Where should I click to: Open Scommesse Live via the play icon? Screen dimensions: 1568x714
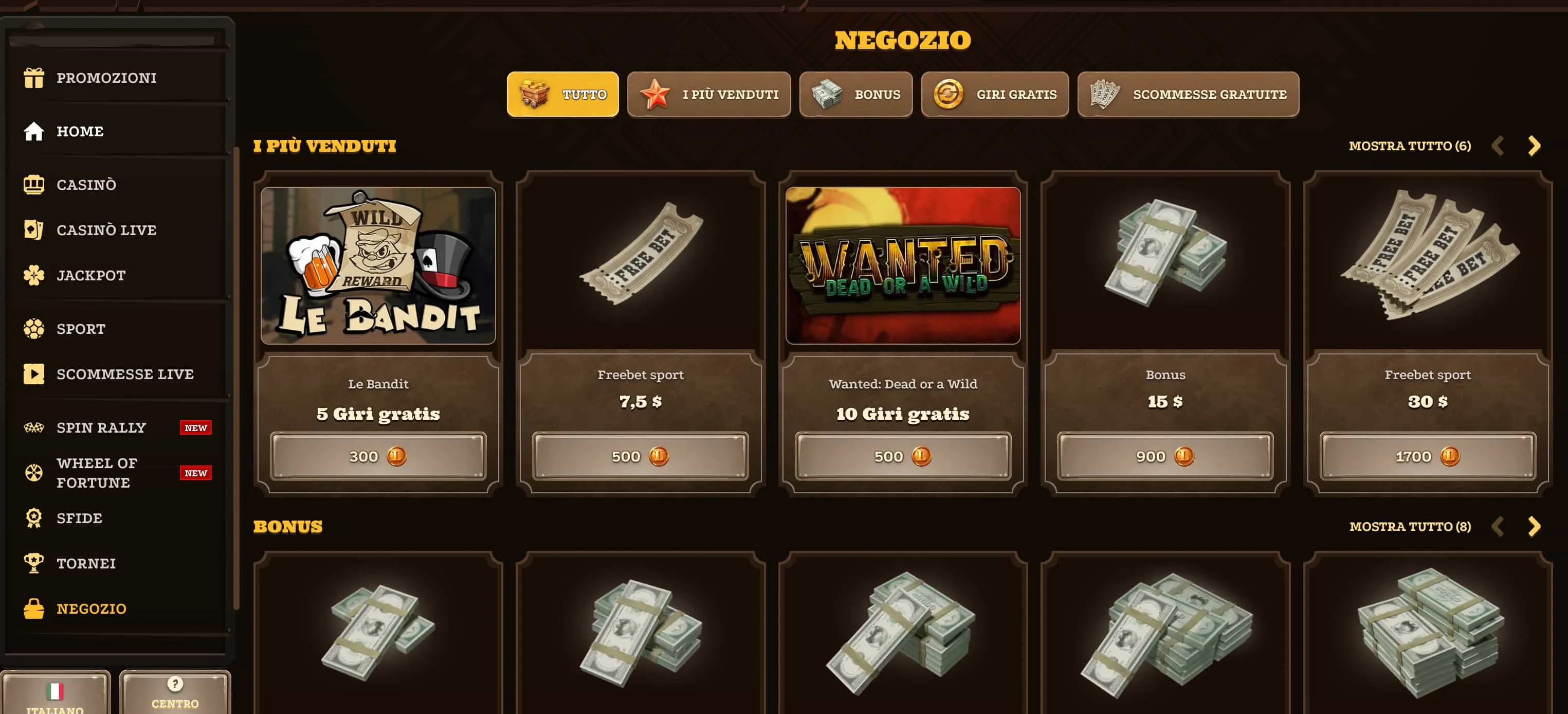pyautogui.click(x=33, y=374)
